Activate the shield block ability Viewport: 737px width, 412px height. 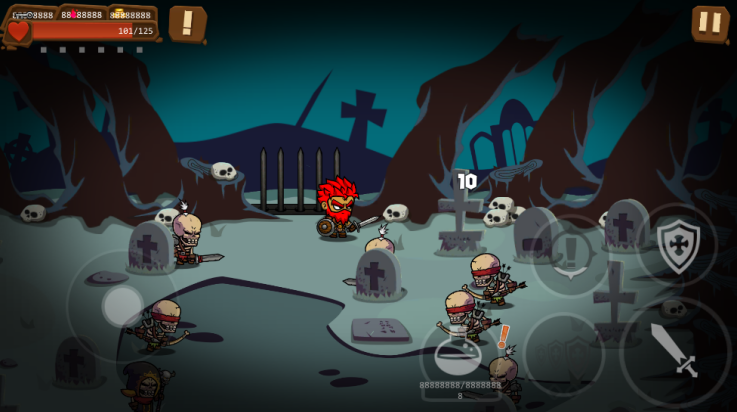[677, 245]
